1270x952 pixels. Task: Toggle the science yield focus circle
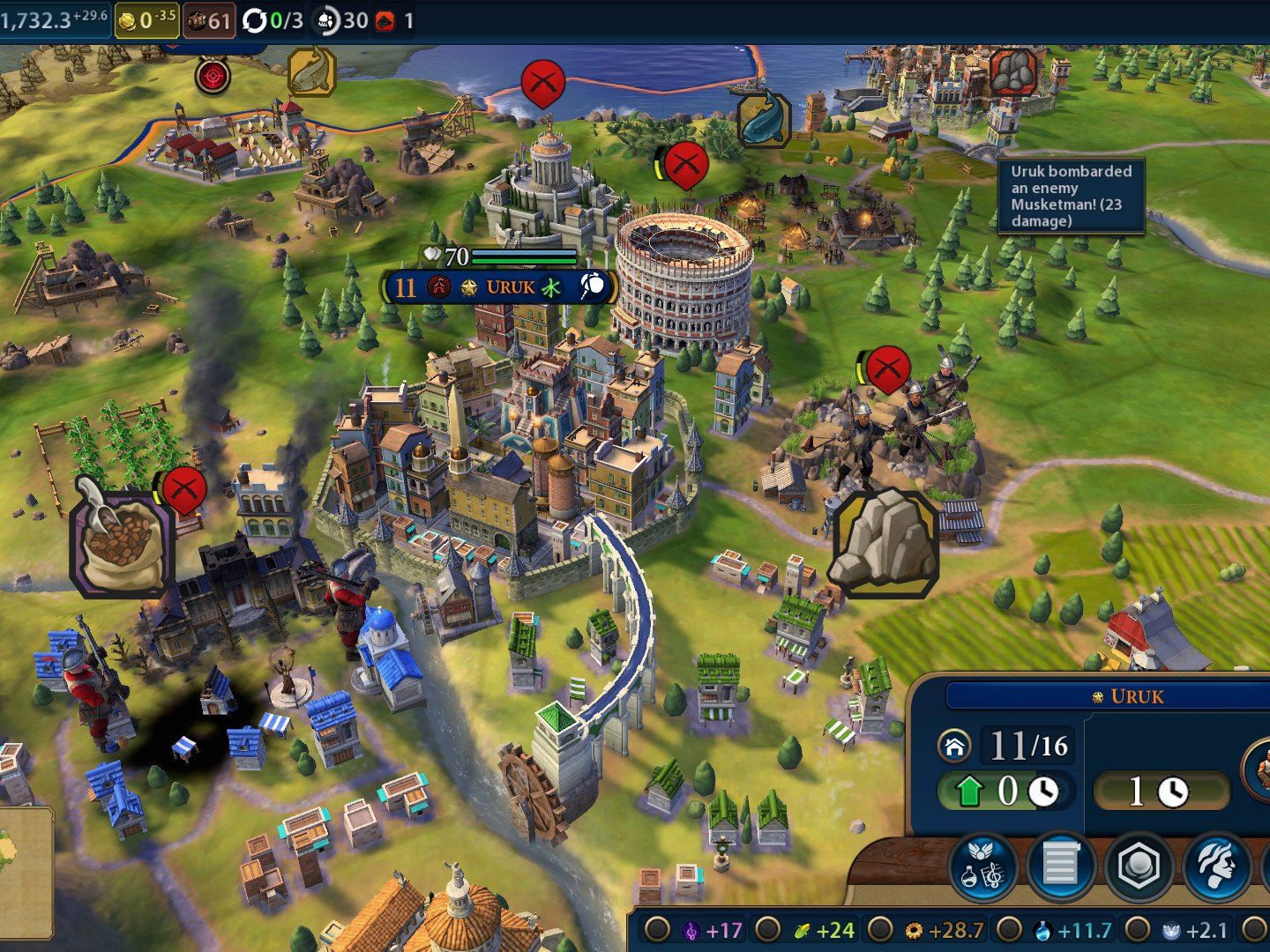[x=1009, y=929]
